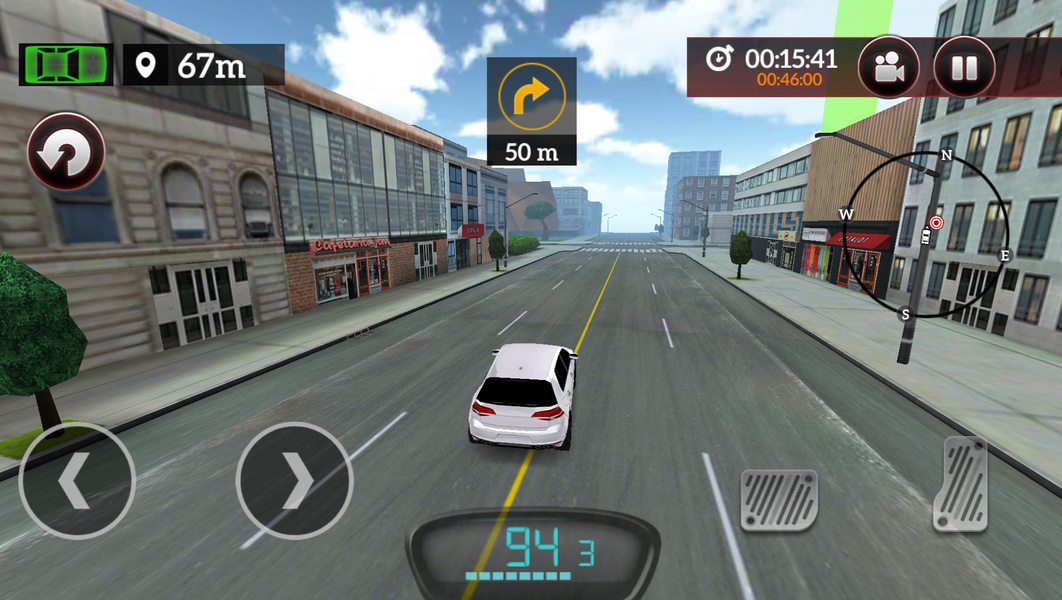Step on the gas accelerator pedal
Viewport: 1062px width, 600px height.
(960, 484)
